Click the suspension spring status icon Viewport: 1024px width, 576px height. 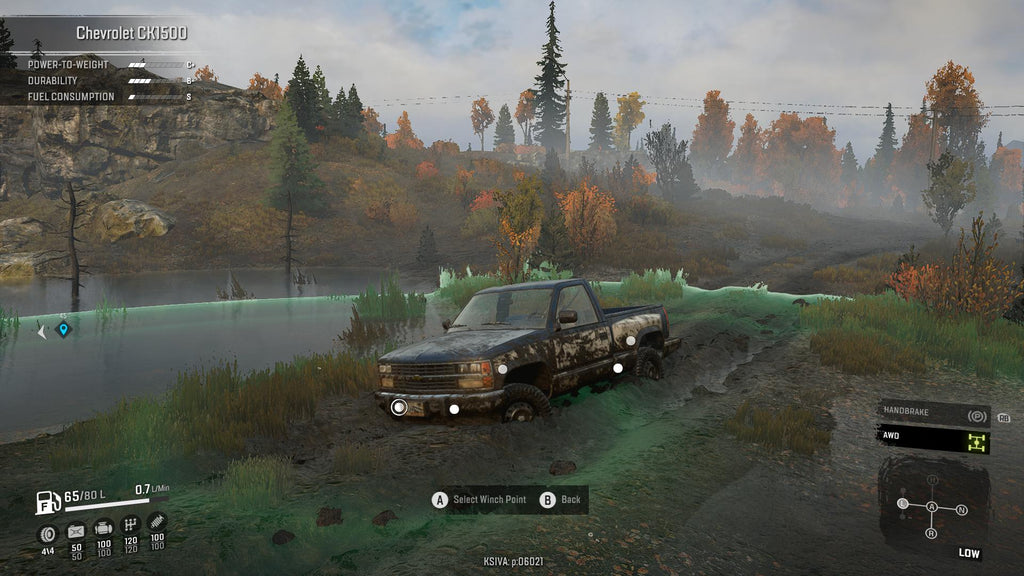[157, 522]
